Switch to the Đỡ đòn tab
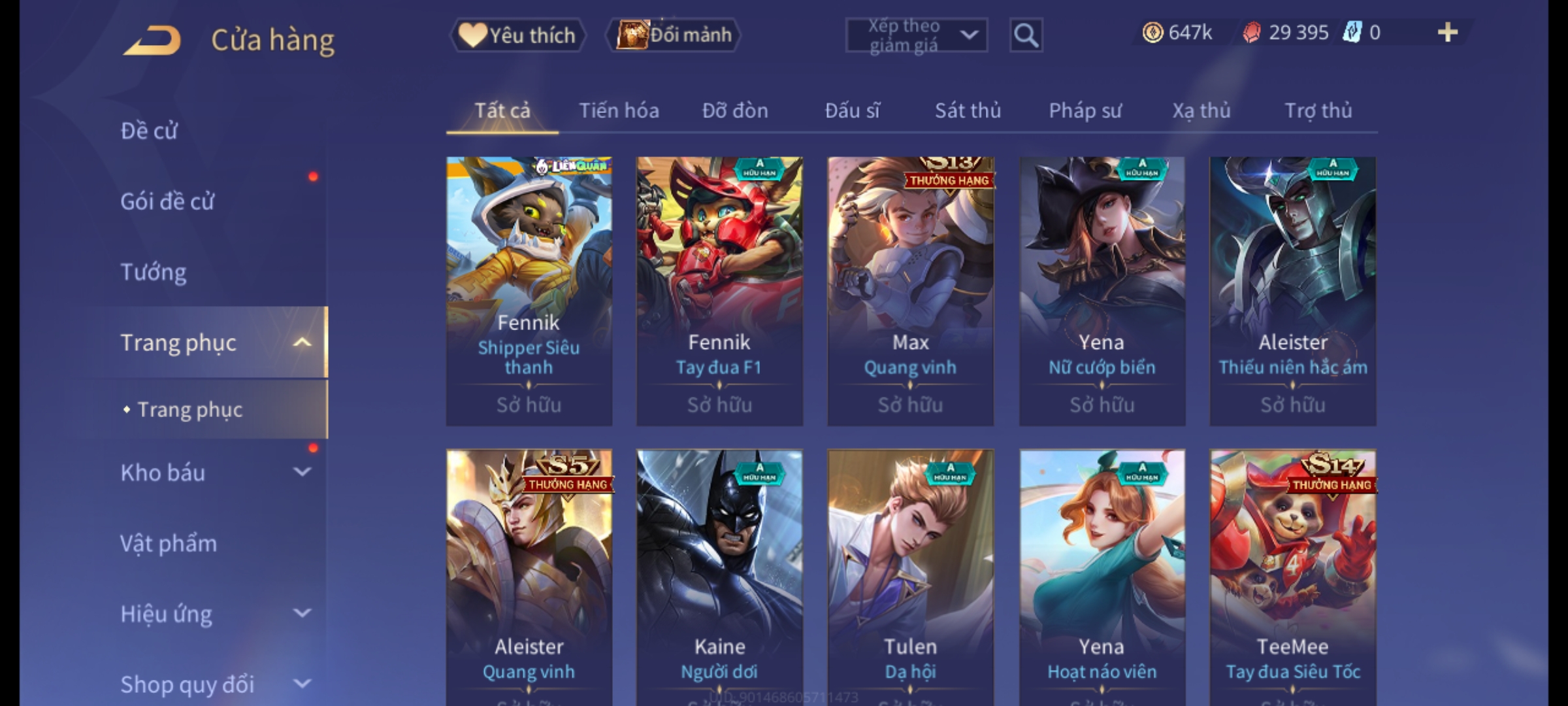The height and width of the screenshot is (706, 1568). 735,110
